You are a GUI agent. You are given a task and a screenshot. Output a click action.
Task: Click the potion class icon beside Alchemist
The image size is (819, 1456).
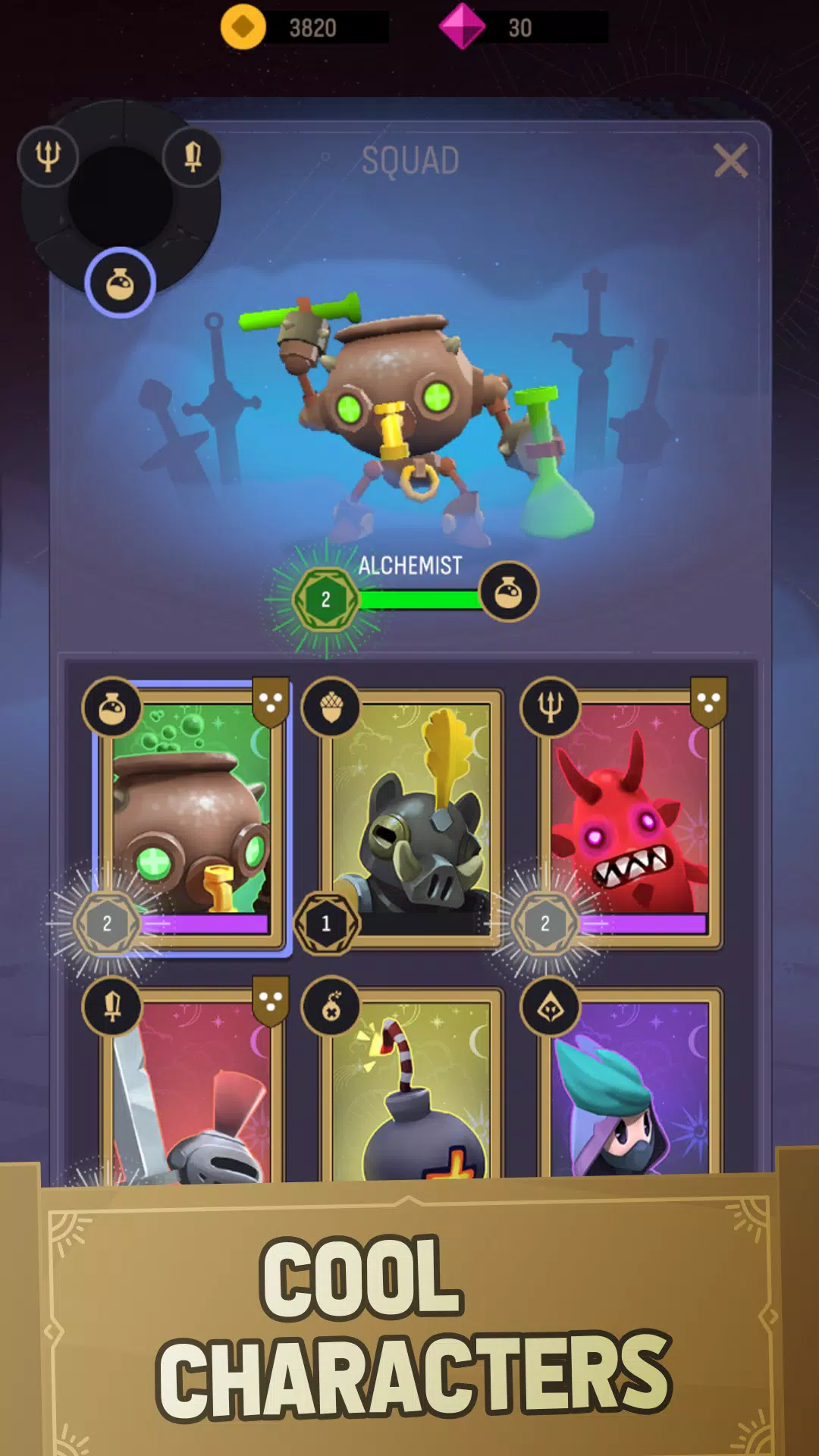509,592
